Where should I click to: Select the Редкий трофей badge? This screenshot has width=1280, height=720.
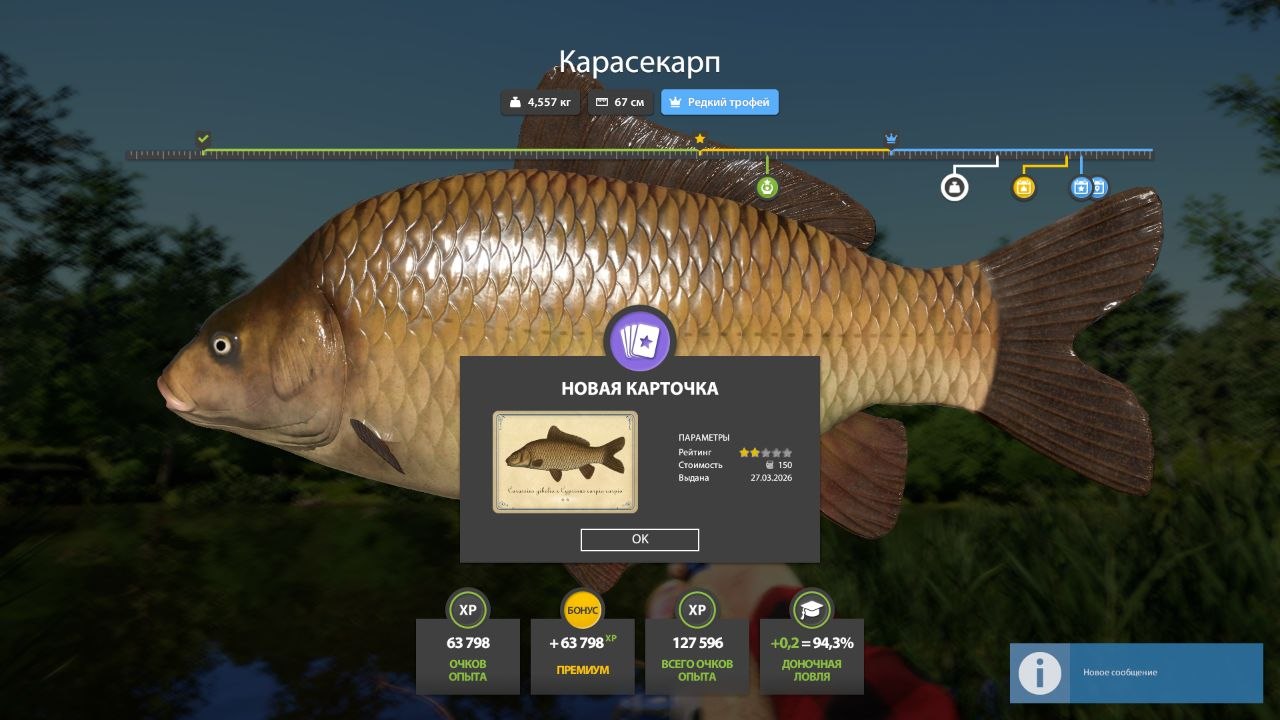(x=719, y=102)
